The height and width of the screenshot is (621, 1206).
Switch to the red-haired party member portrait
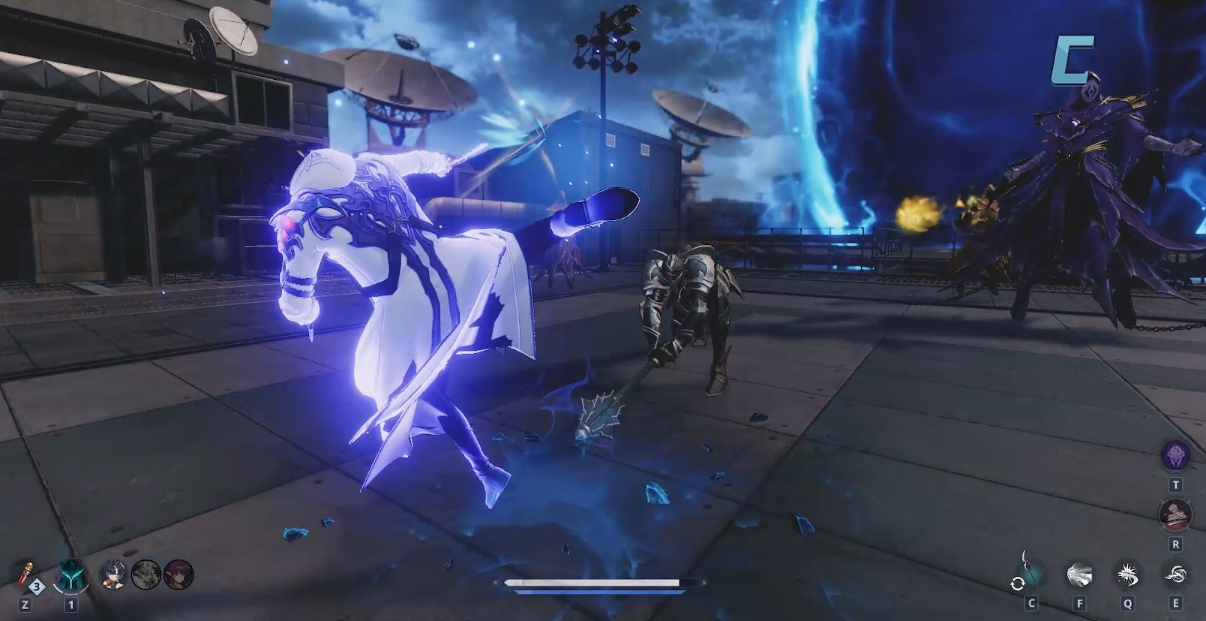click(x=178, y=574)
